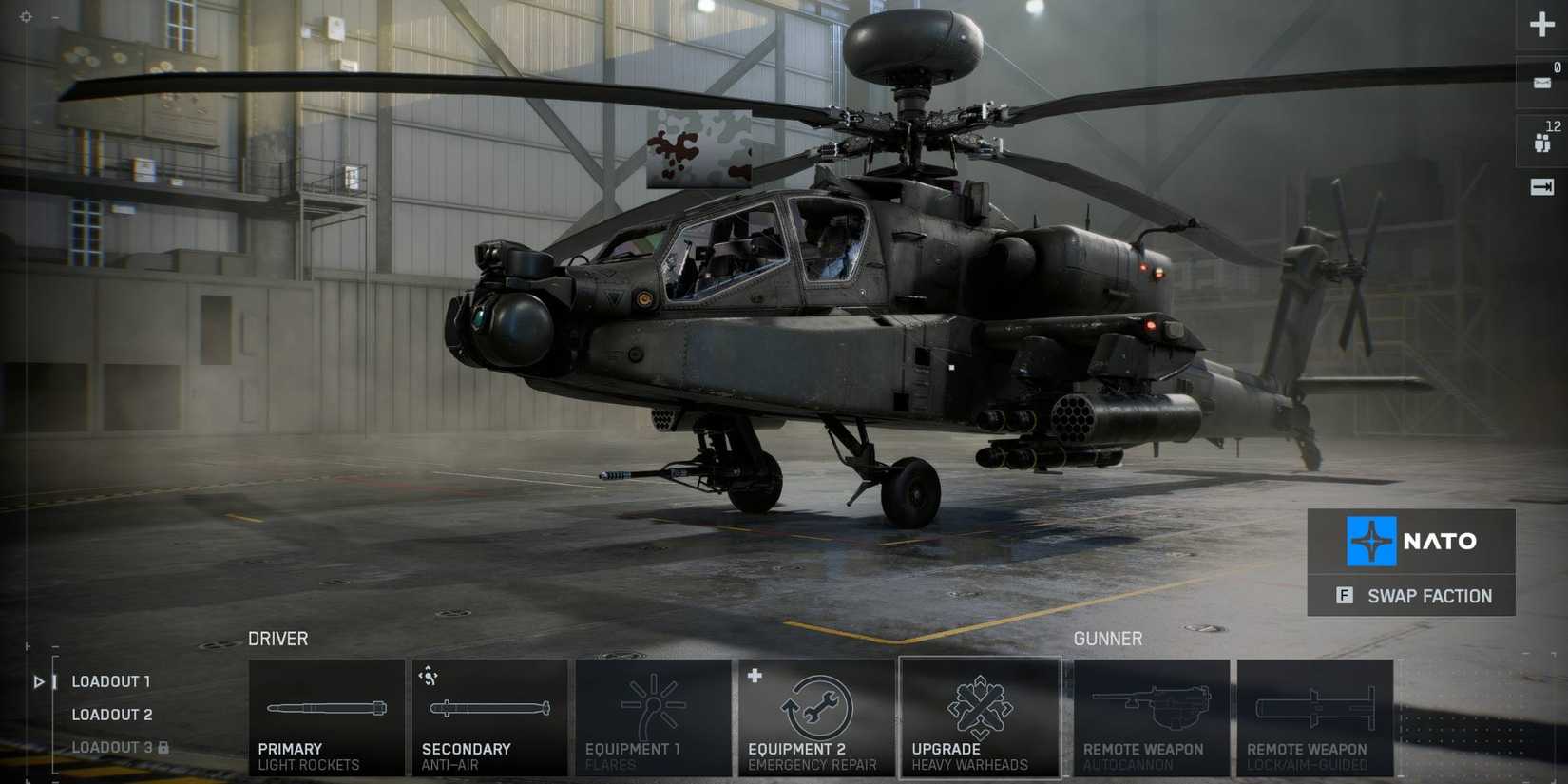Open the settings gear in the top-left corner

tap(26, 17)
